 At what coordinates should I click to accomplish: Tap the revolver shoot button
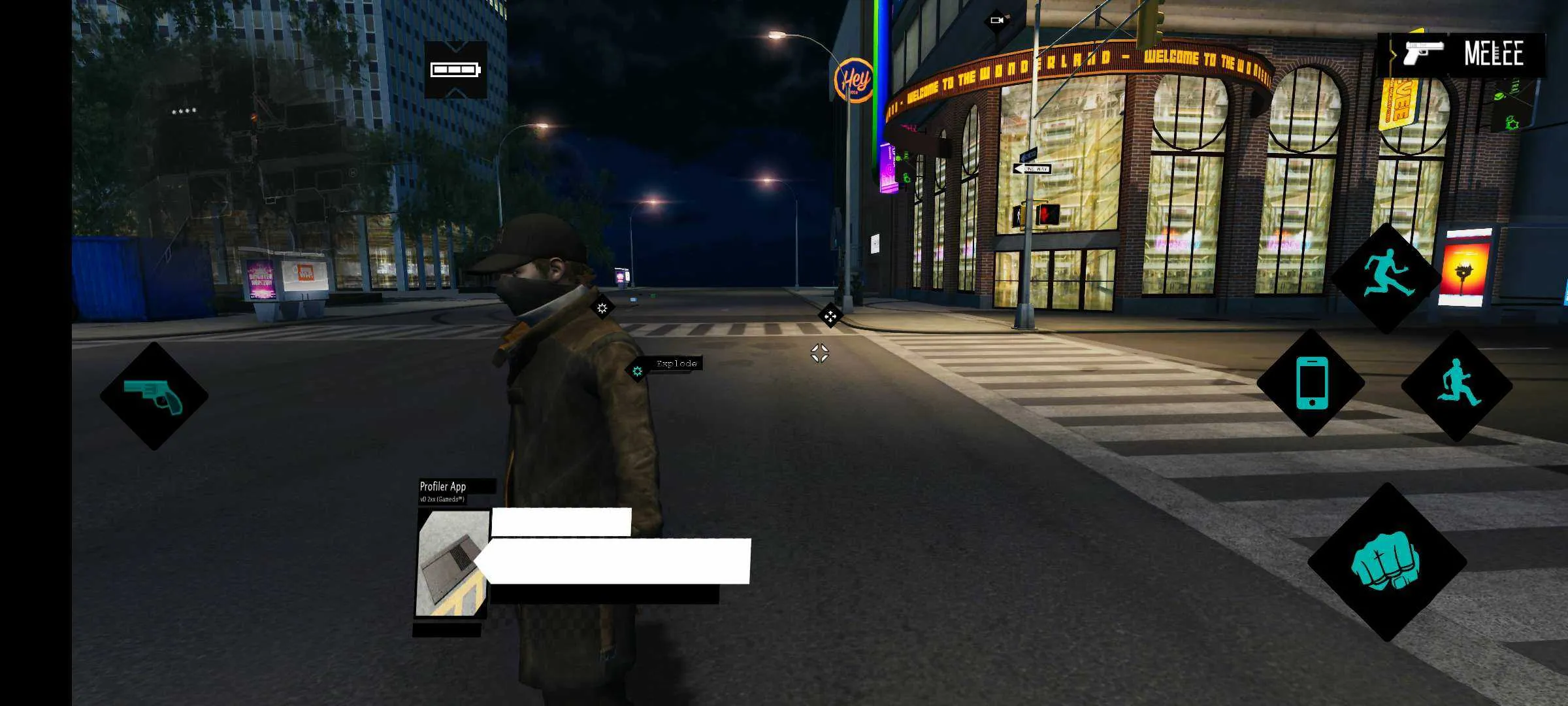point(154,396)
